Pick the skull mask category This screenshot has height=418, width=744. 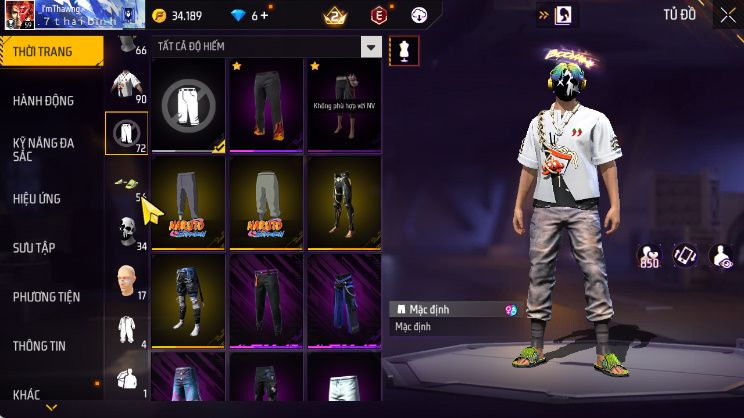coord(126,230)
